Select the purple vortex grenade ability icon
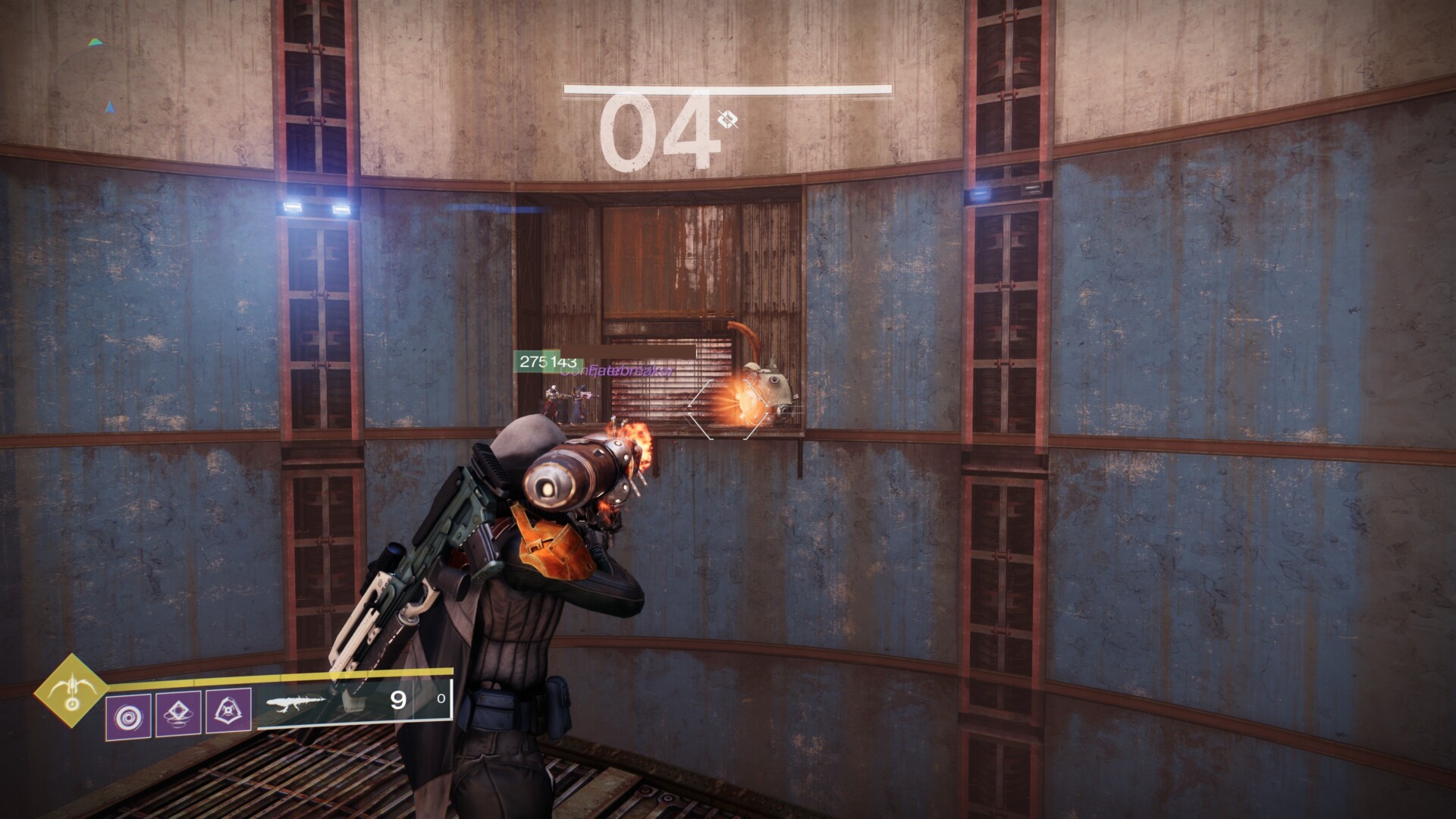 point(128,715)
